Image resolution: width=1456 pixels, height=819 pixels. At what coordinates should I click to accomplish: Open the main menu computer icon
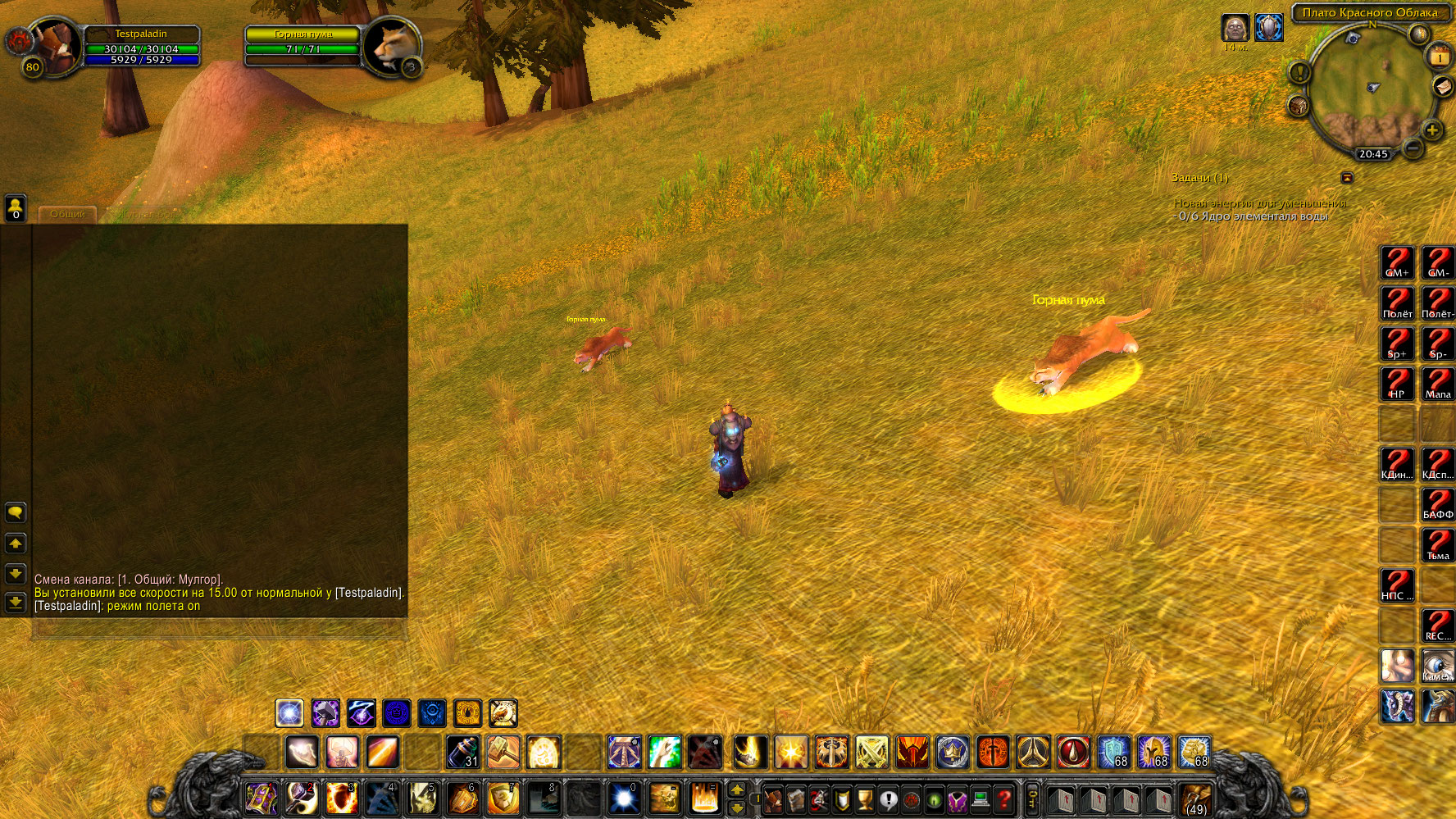pyautogui.click(x=981, y=799)
